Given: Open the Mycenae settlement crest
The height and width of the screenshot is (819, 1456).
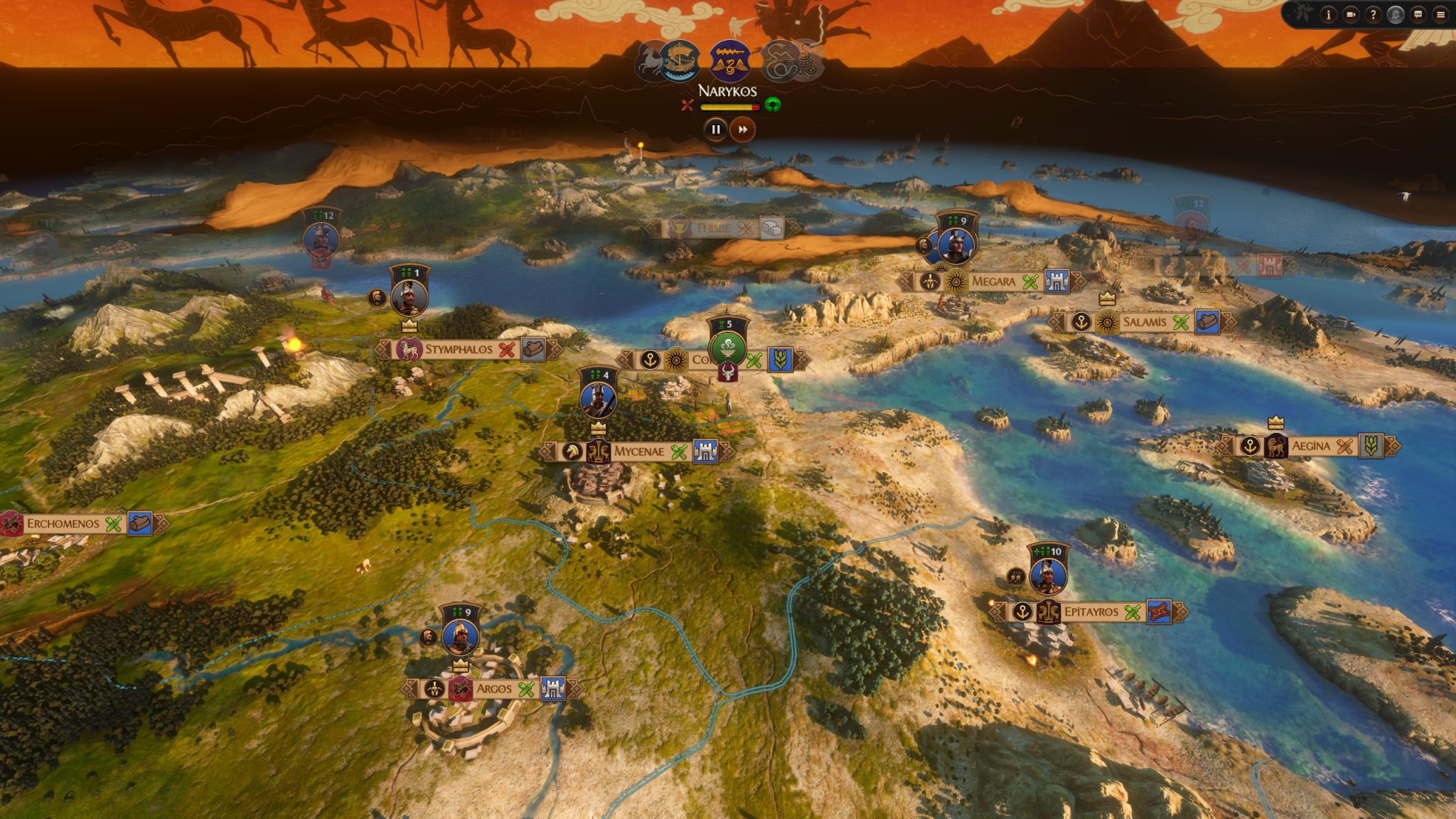Looking at the screenshot, I should coord(599,449).
